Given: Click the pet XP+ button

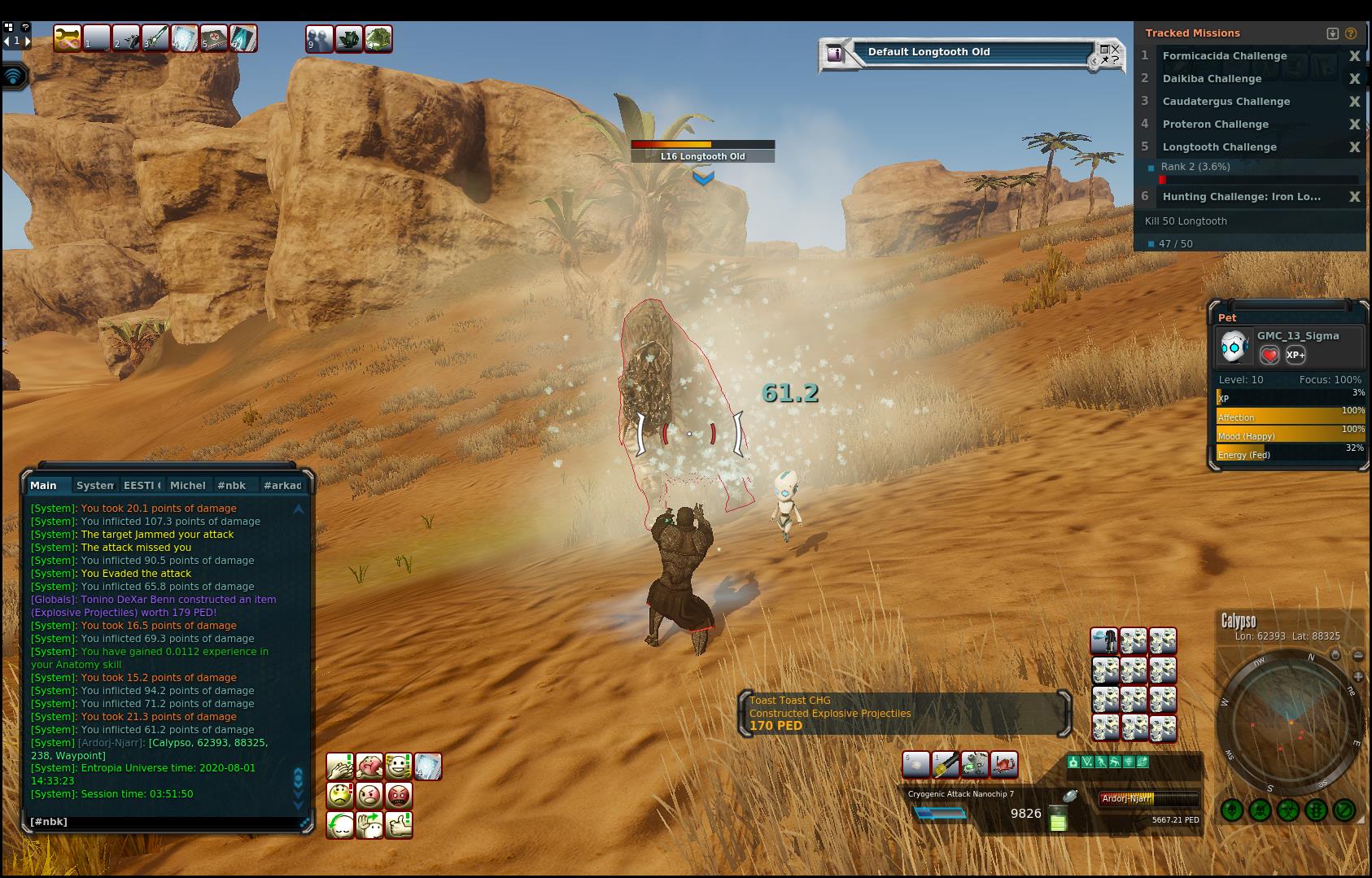Looking at the screenshot, I should 1296,355.
